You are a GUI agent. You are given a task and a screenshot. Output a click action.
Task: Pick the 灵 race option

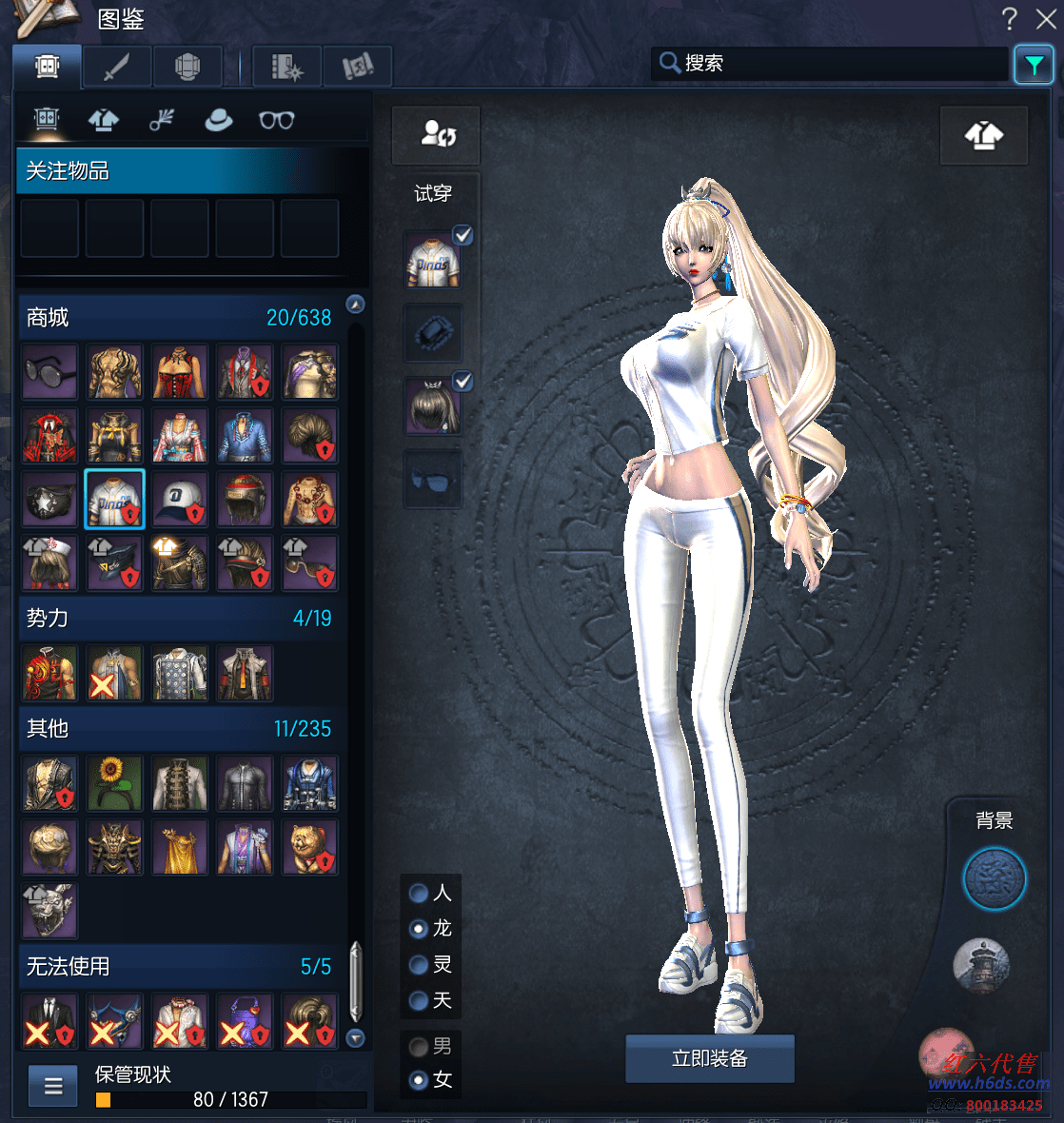click(x=418, y=964)
